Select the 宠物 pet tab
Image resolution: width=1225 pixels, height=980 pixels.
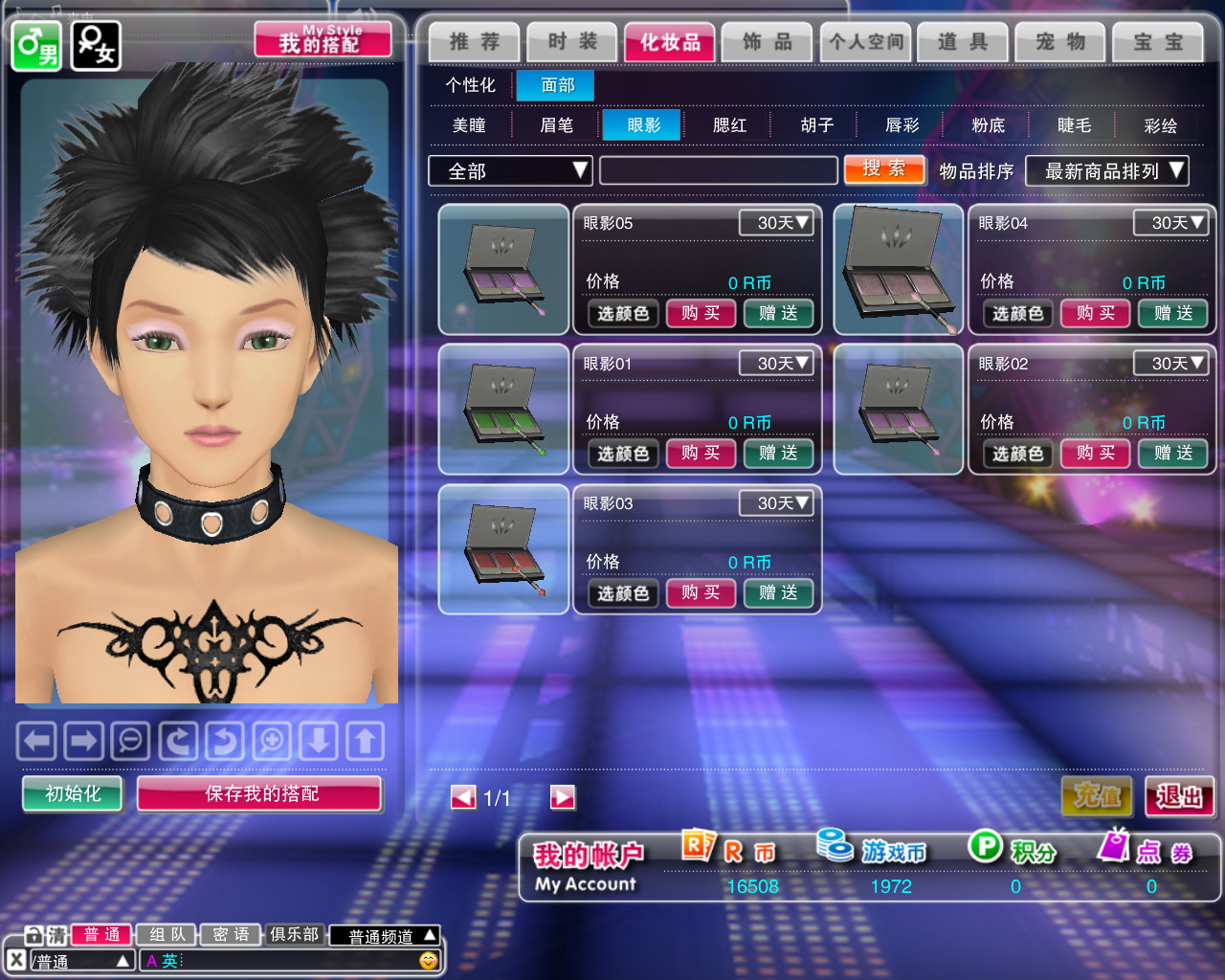pyautogui.click(x=1060, y=42)
